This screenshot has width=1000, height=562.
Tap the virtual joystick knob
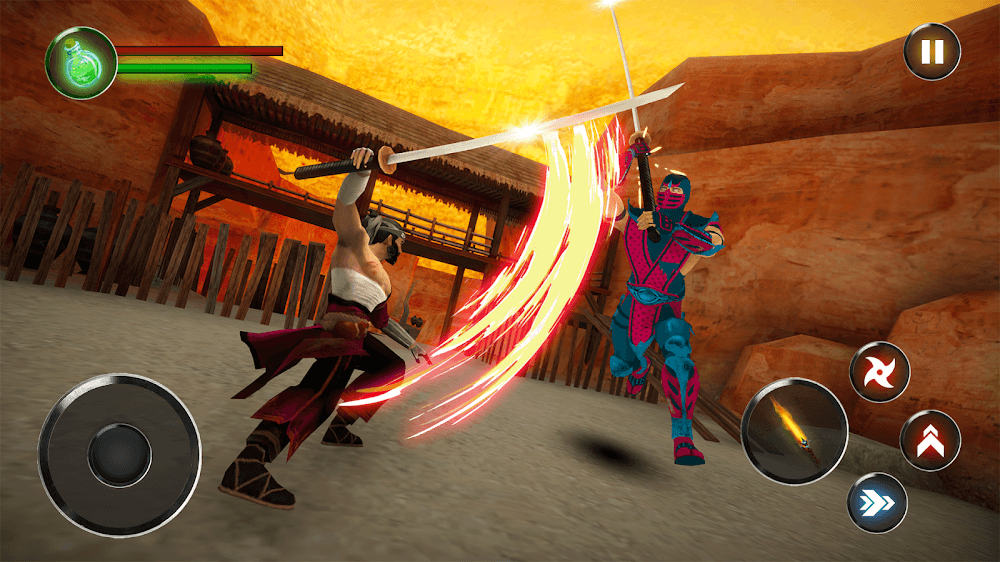[119, 455]
